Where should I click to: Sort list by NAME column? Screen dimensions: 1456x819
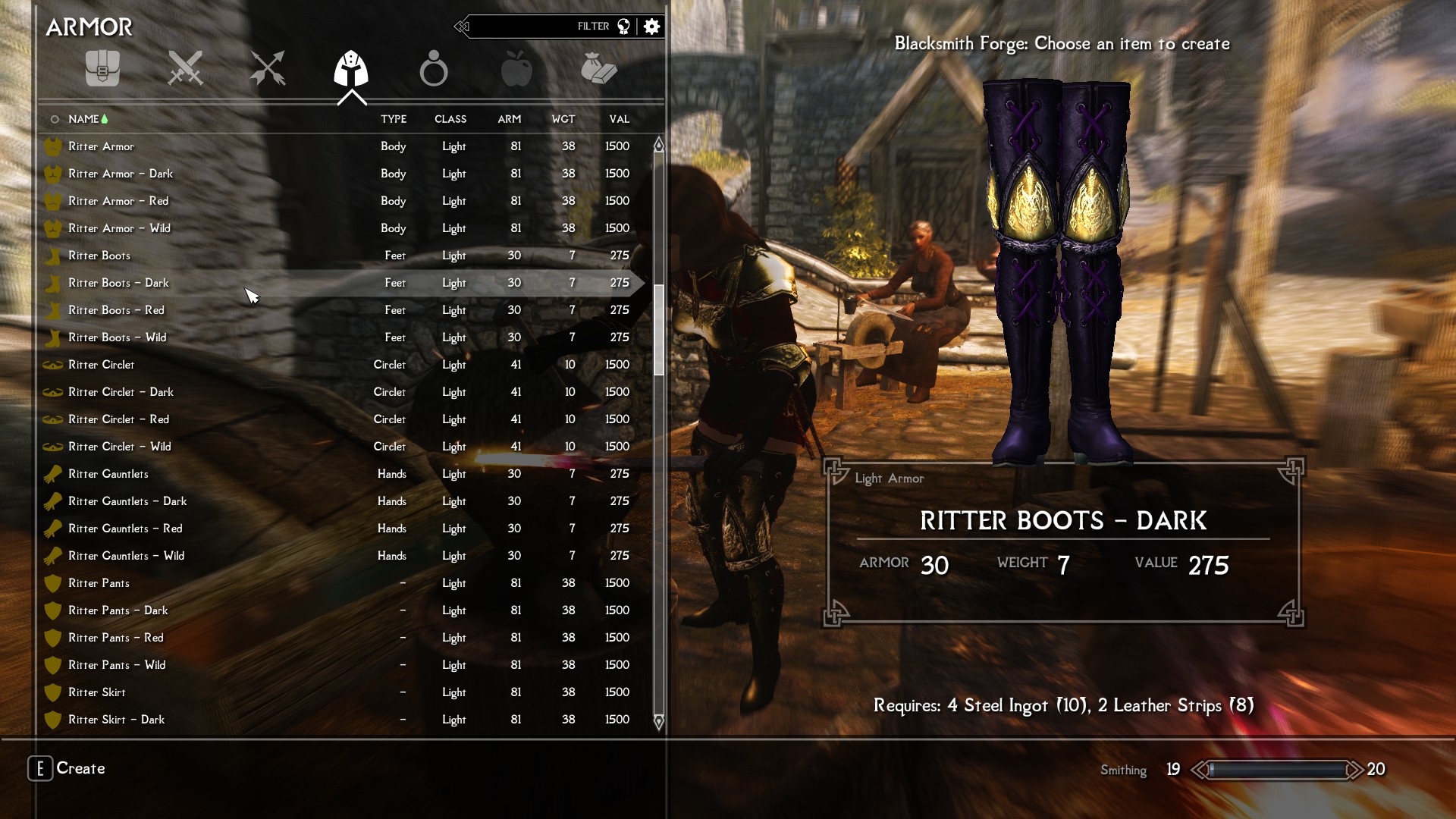[83, 119]
